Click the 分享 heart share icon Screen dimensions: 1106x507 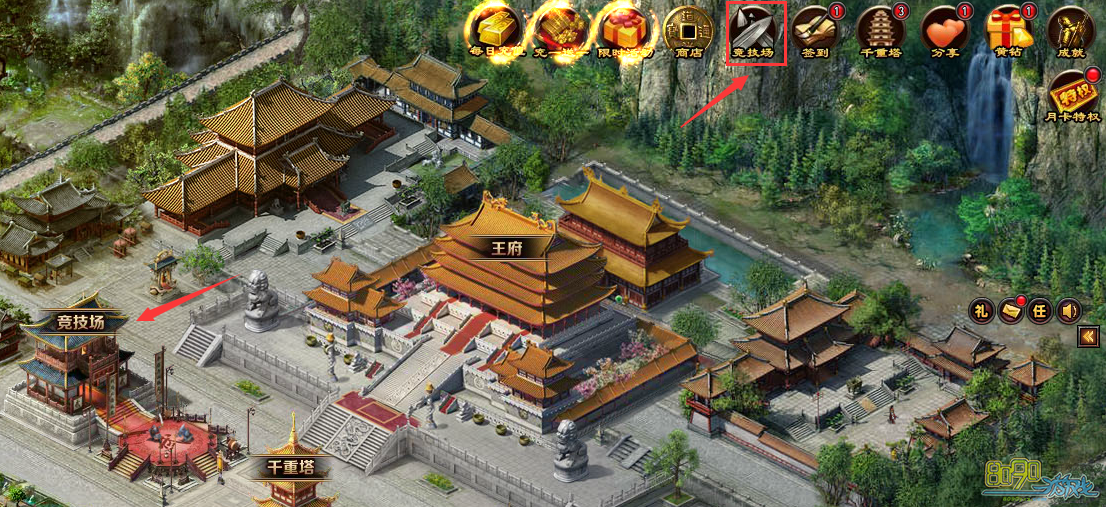pos(944,30)
